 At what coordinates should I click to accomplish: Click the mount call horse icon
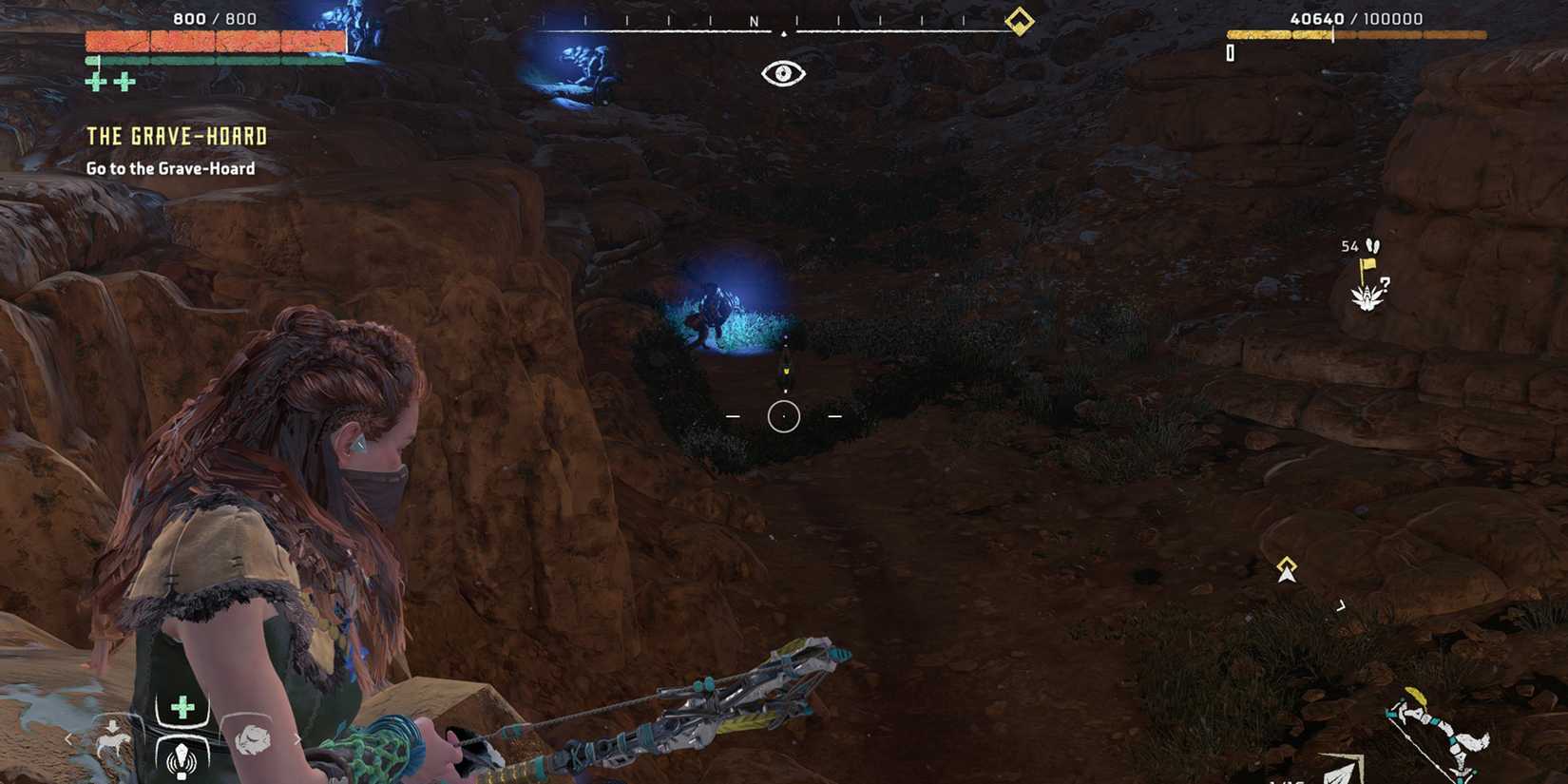point(112,741)
